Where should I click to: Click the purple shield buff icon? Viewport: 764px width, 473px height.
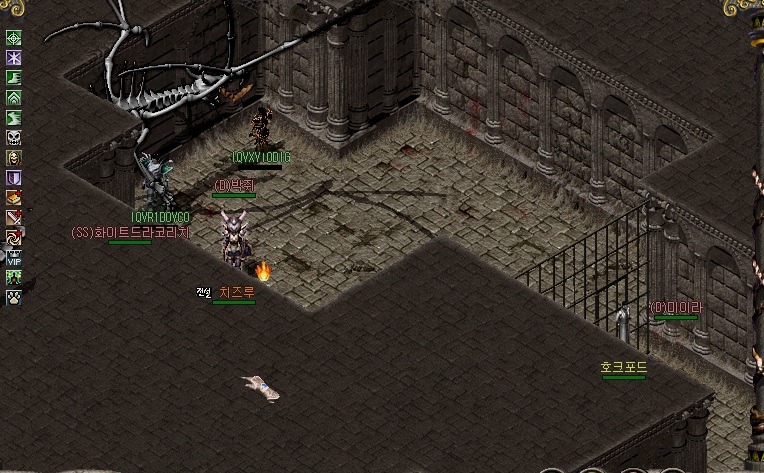pyautogui.click(x=14, y=178)
